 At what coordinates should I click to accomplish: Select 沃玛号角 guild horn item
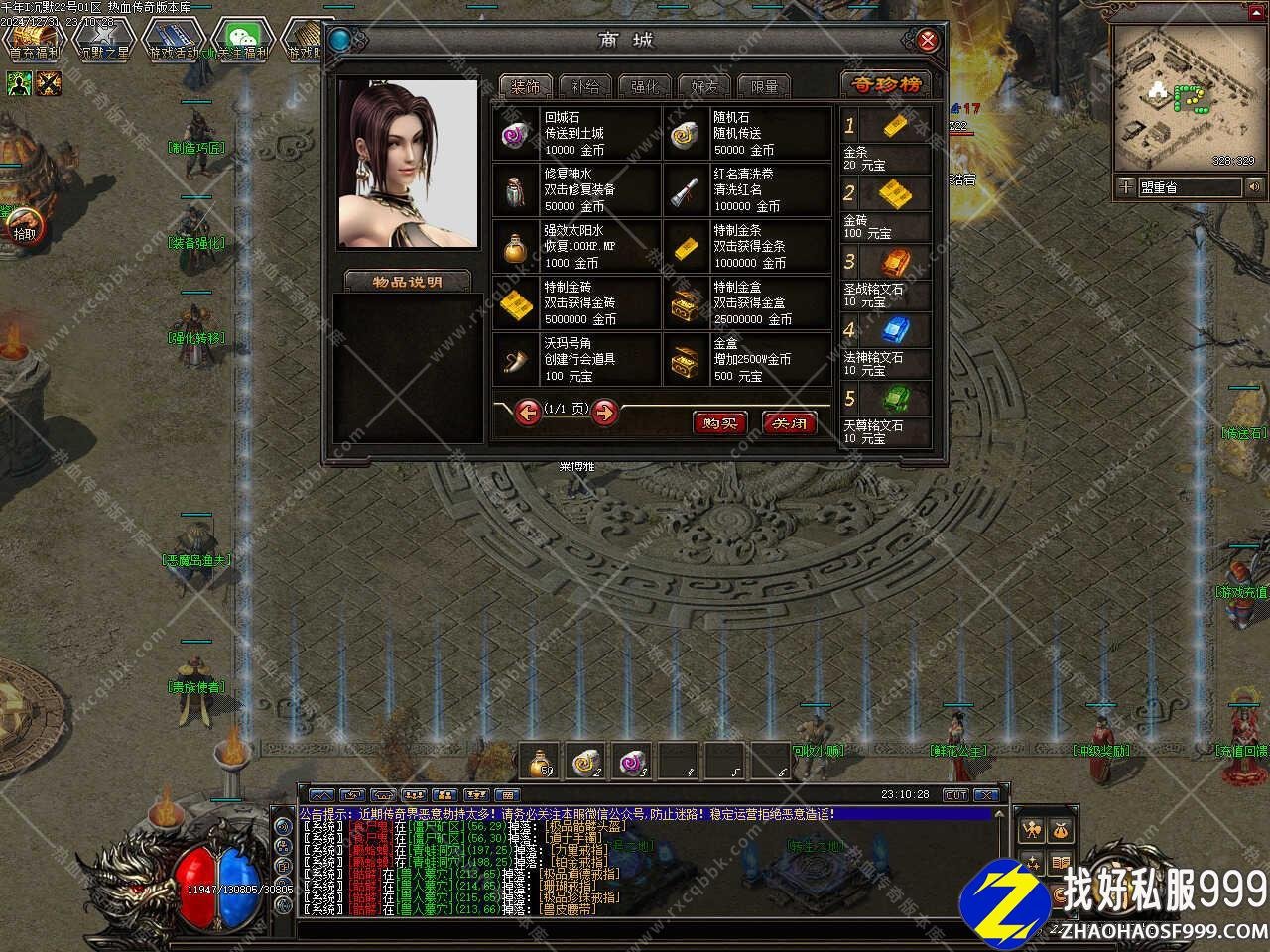pyautogui.click(x=576, y=360)
